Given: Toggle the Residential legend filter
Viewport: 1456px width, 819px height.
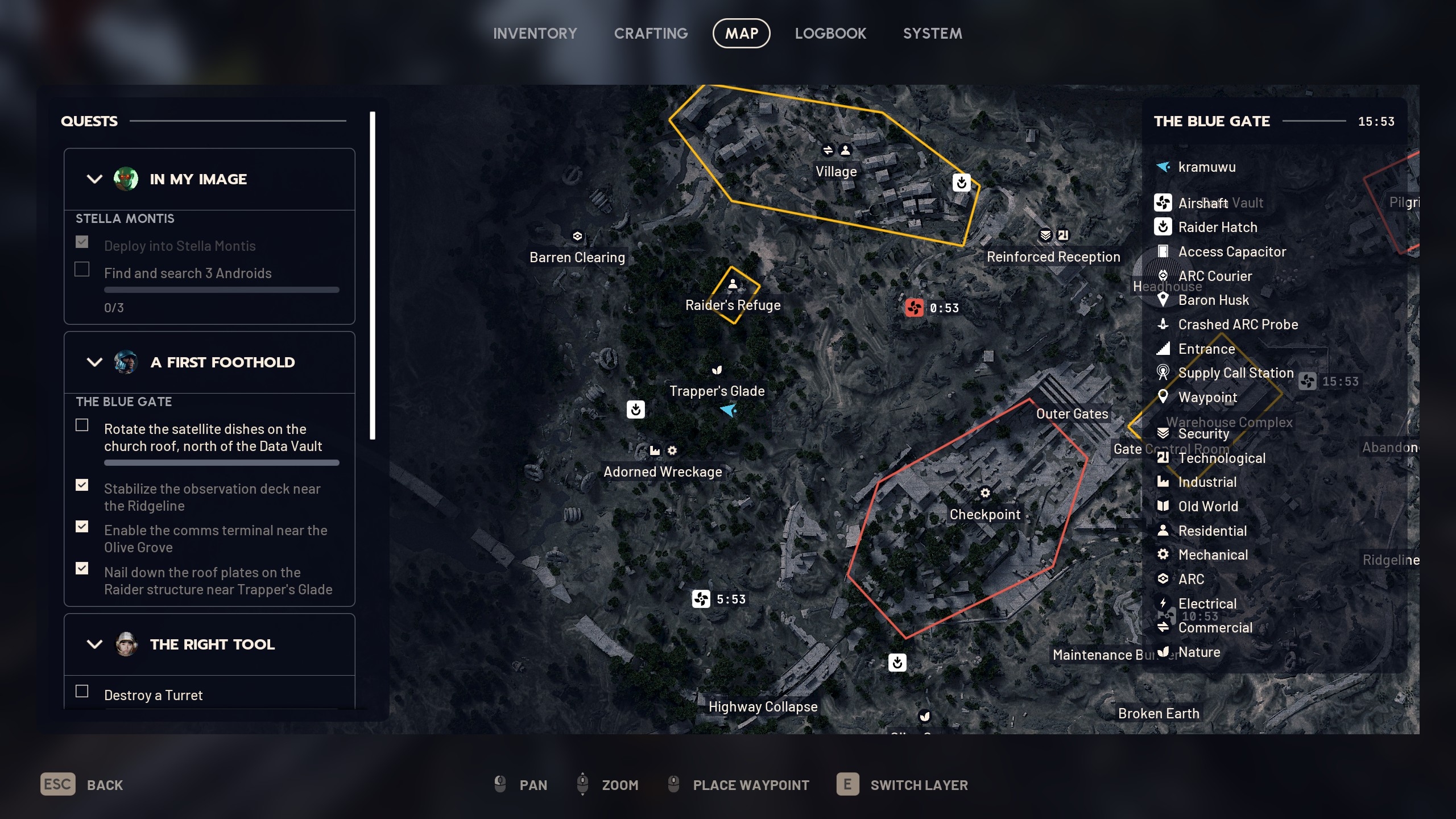Looking at the screenshot, I should 1212,531.
